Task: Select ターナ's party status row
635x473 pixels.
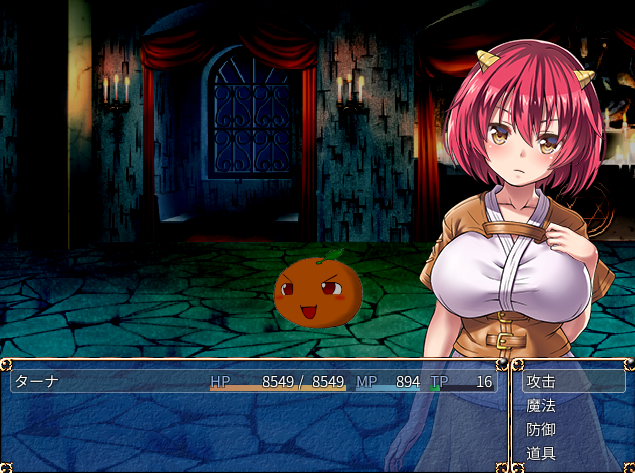Action: point(252,382)
